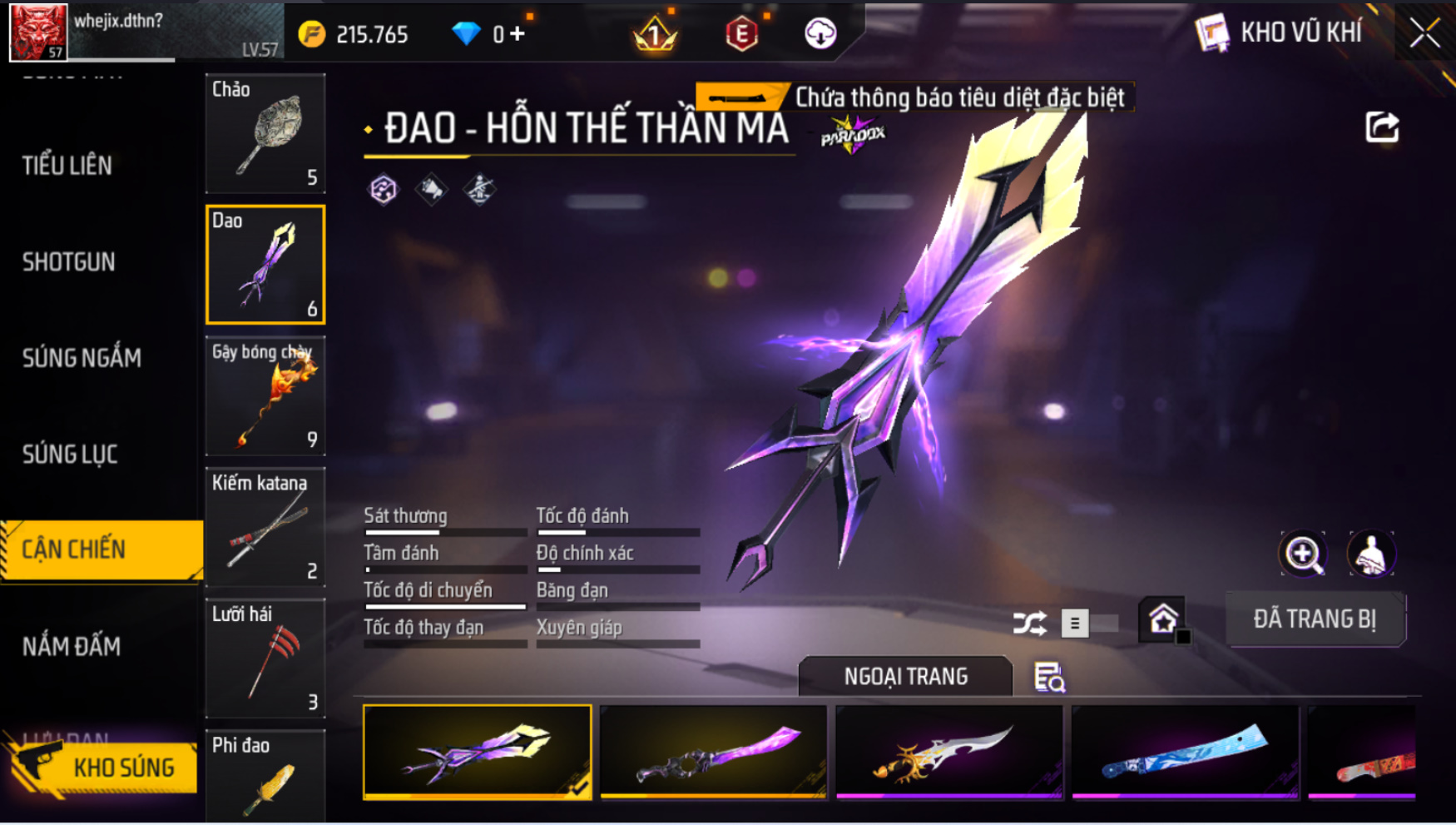Add diamonds with the plus button
The height and width of the screenshot is (825, 1456).
tap(518, 34)
